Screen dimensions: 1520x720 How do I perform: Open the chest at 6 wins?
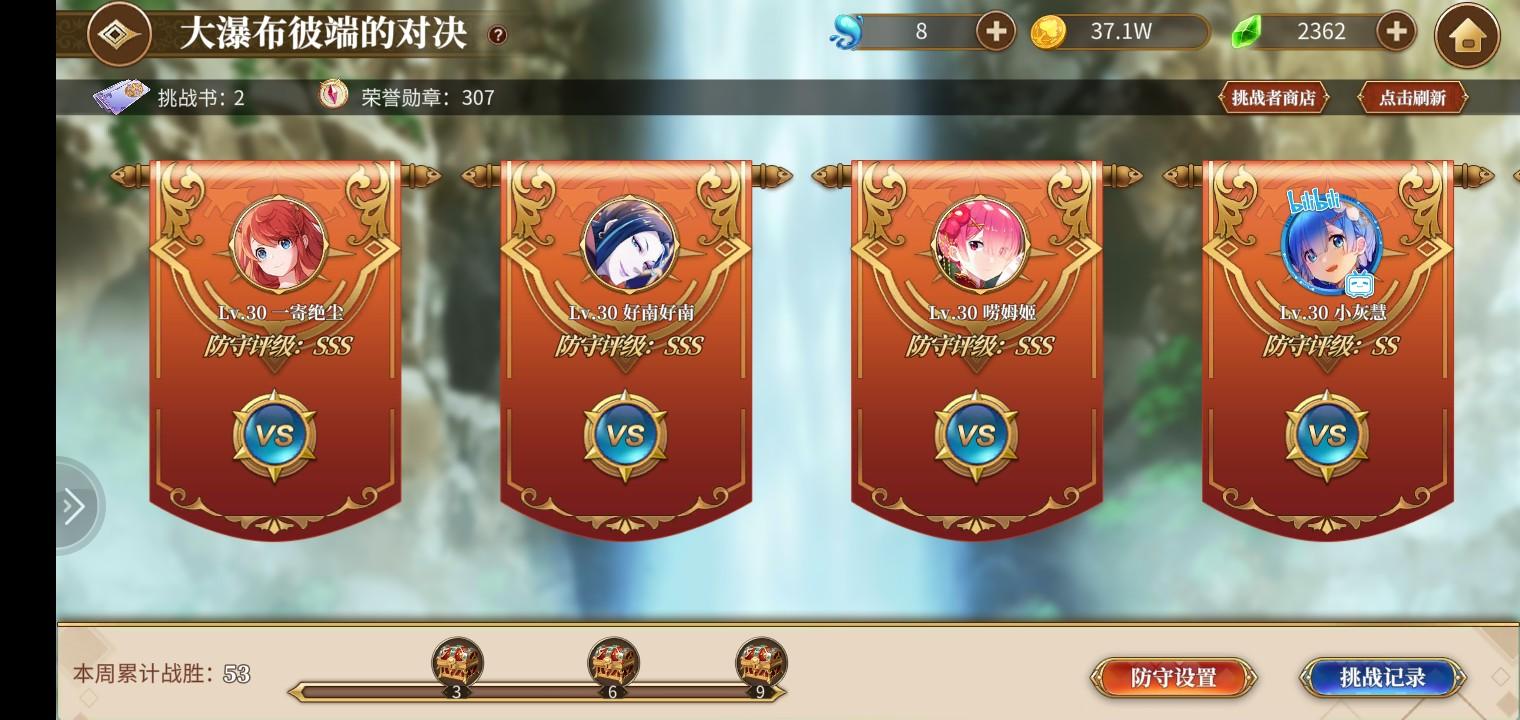tap(610, 661)
